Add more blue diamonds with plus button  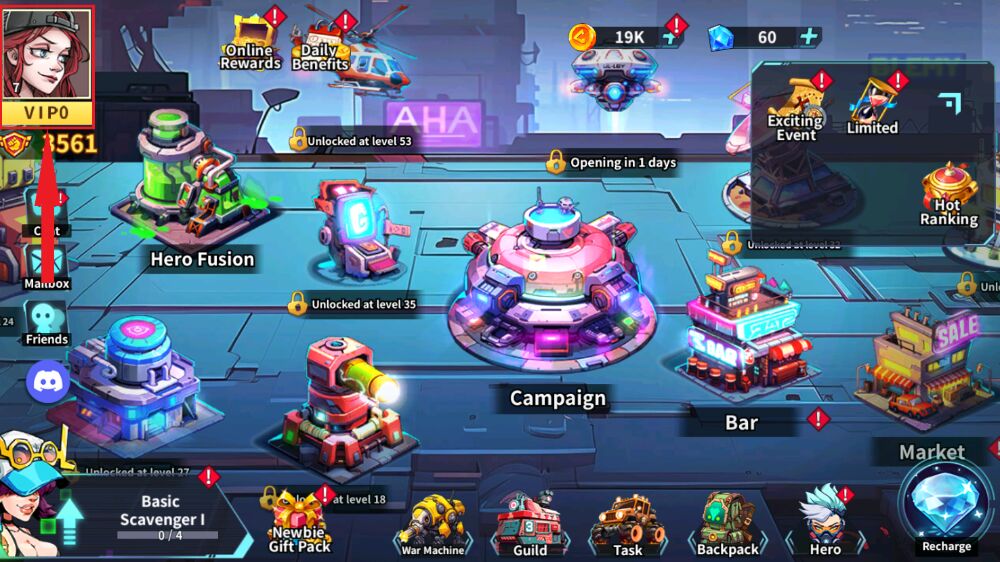(x=808, y=38)
